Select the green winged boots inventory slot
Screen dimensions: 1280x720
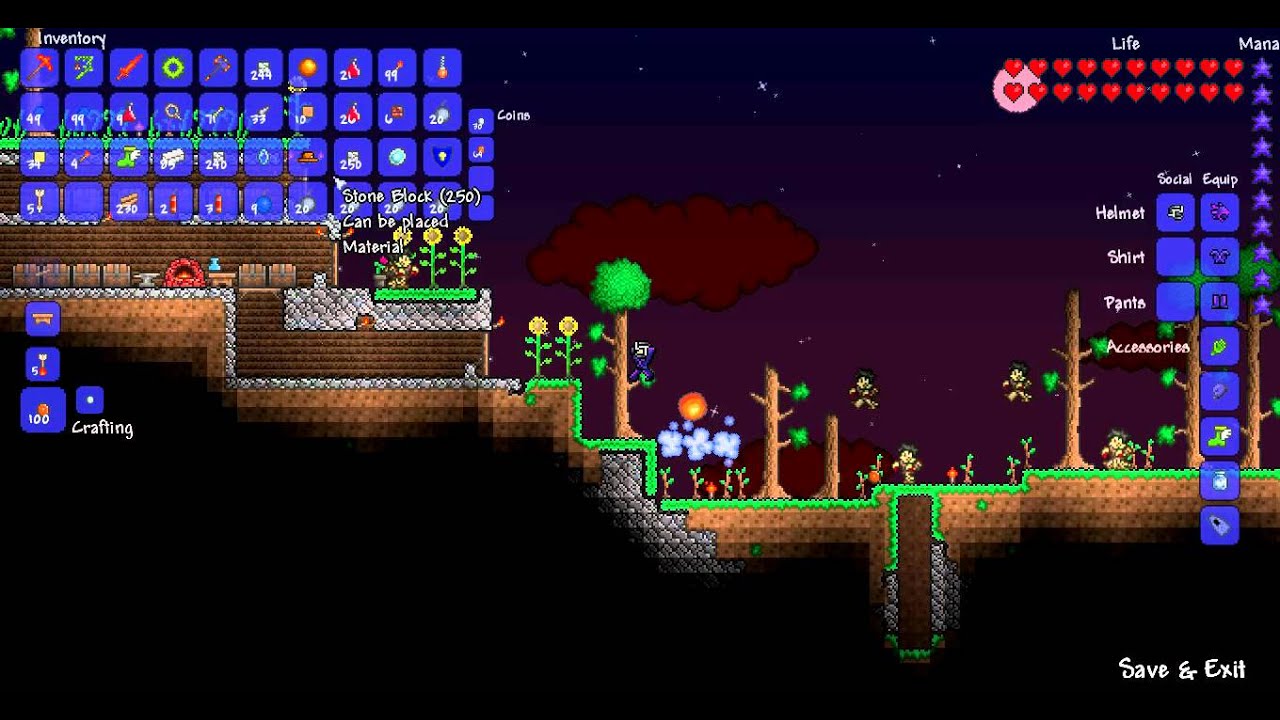point(129,158)
